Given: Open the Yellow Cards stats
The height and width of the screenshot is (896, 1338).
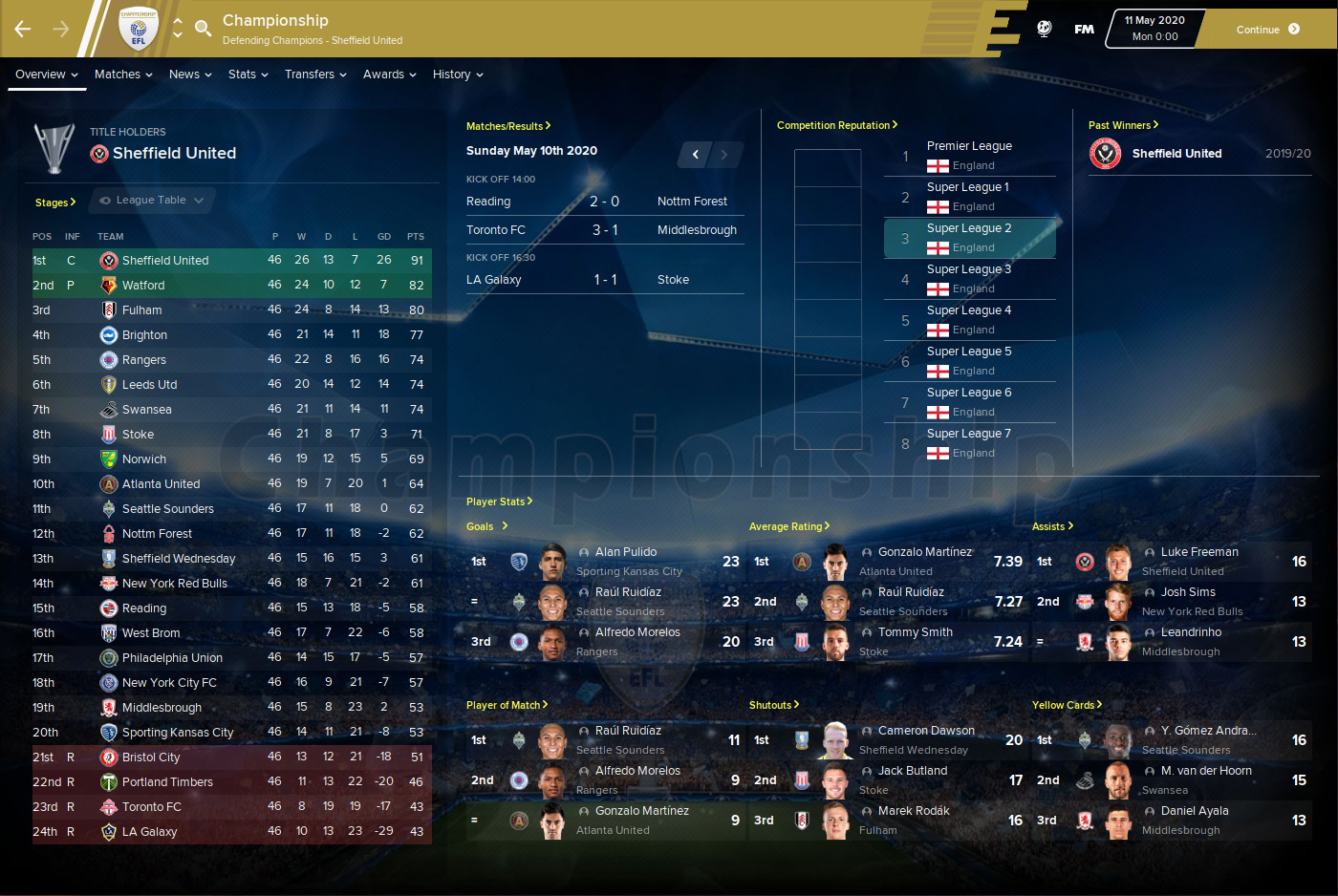Looking at the screenshot, I should [x=1067, y=705].
